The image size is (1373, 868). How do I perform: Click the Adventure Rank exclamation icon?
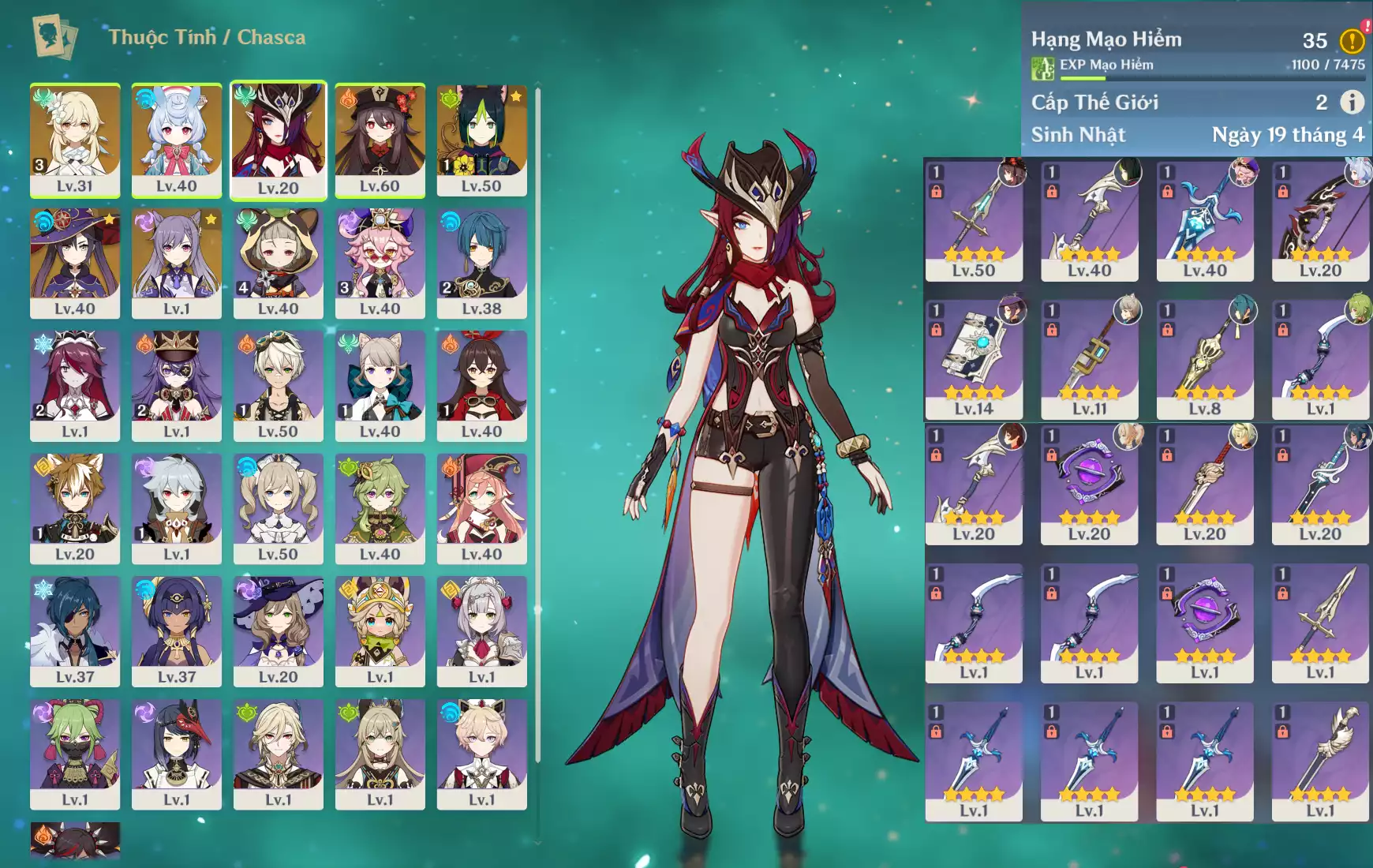coord(1352,40)
